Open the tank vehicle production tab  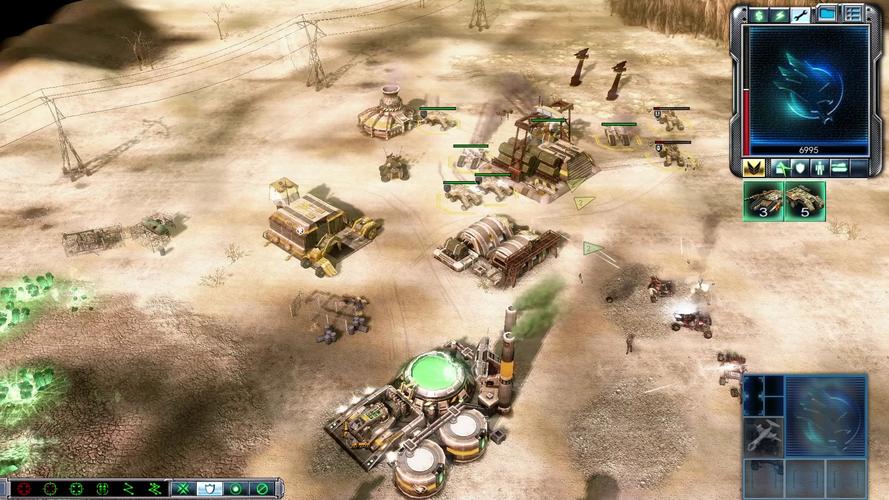click(840, 167)
